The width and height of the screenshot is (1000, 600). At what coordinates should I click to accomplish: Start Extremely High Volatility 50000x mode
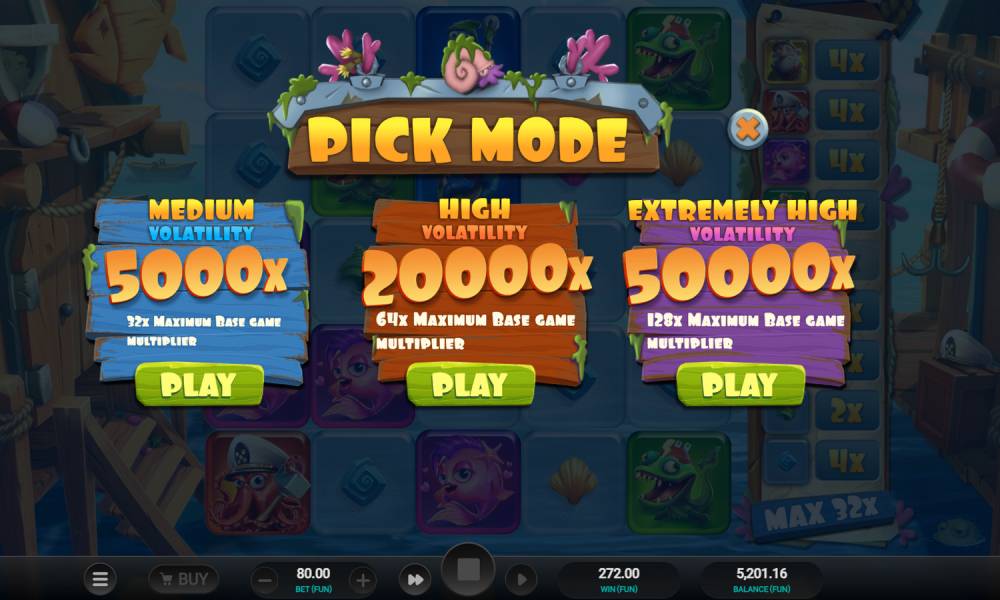coord(740,385)
